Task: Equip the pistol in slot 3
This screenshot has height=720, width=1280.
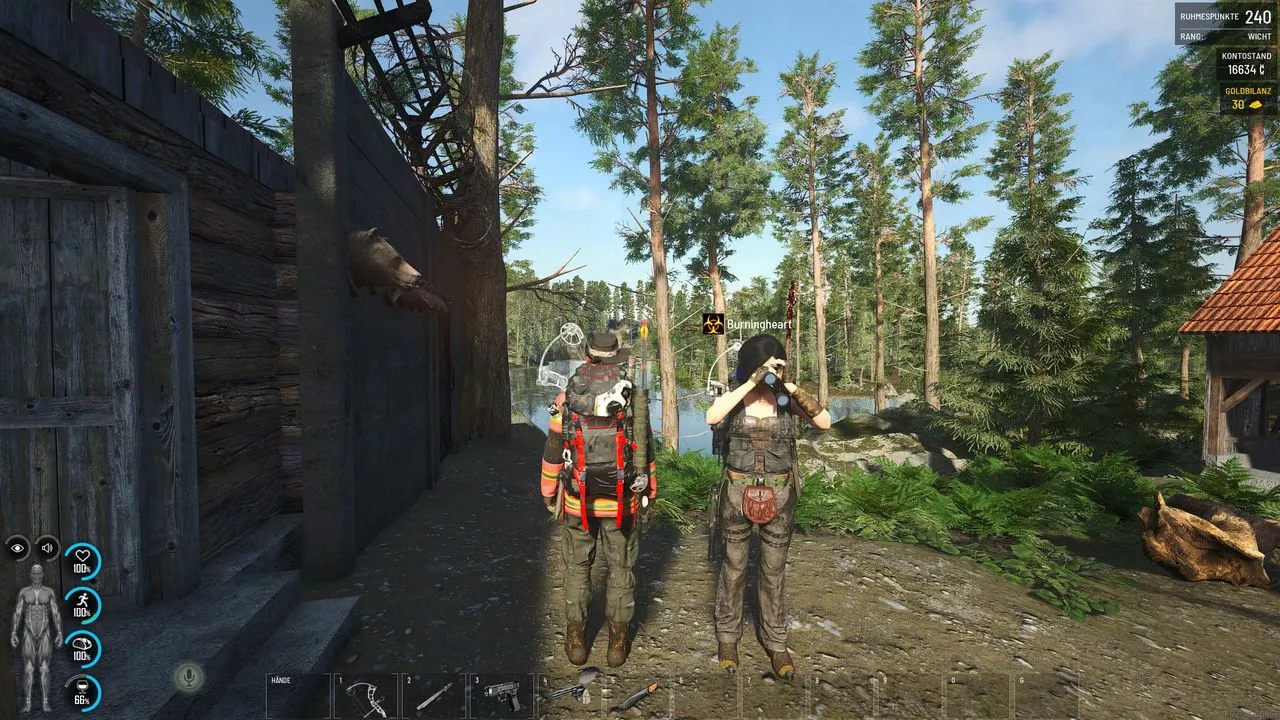Action: pos(501,695)
